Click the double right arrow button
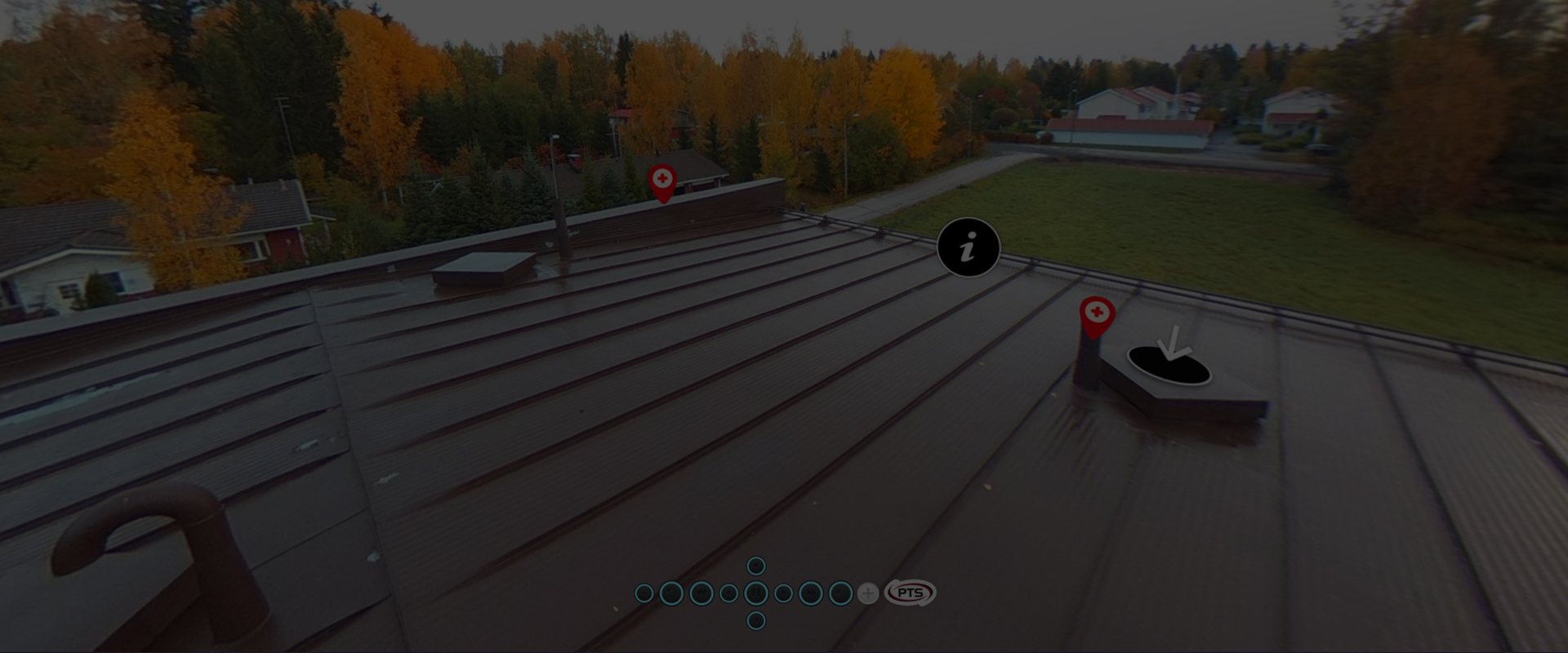The width and height of the screenshot is (1568, 653). click(811, 593)
